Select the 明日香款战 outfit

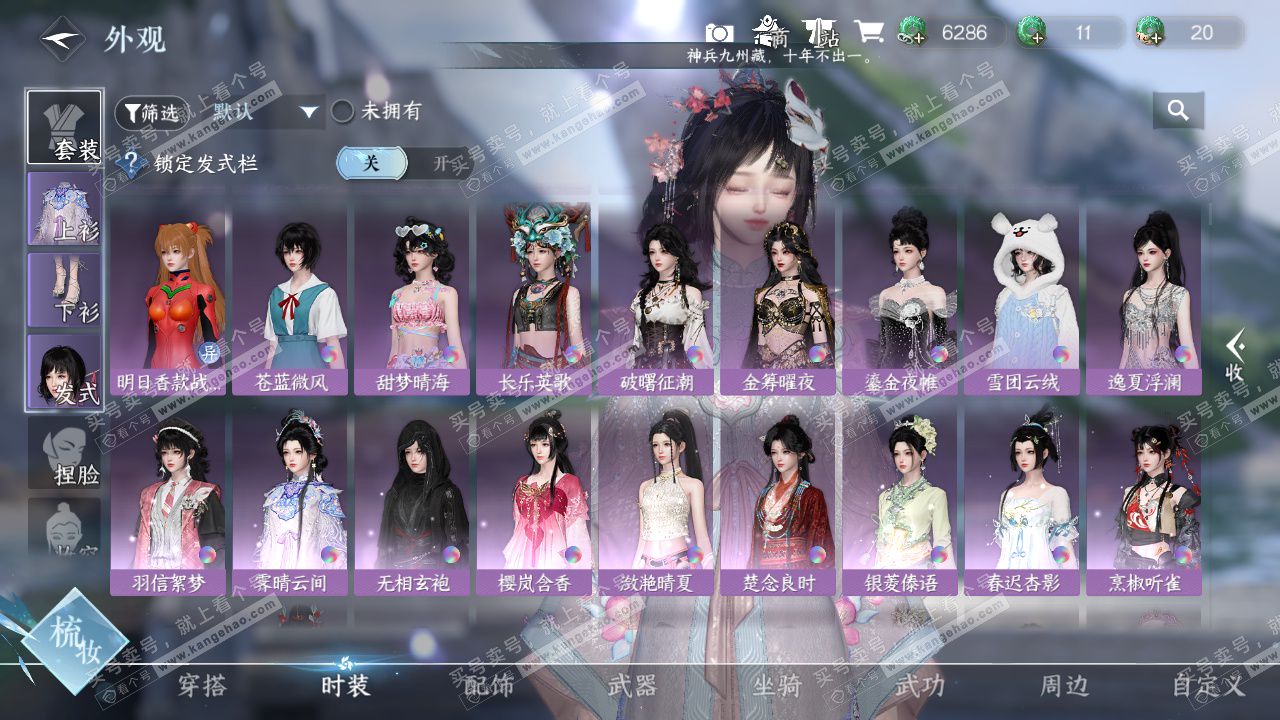point(168,300)
